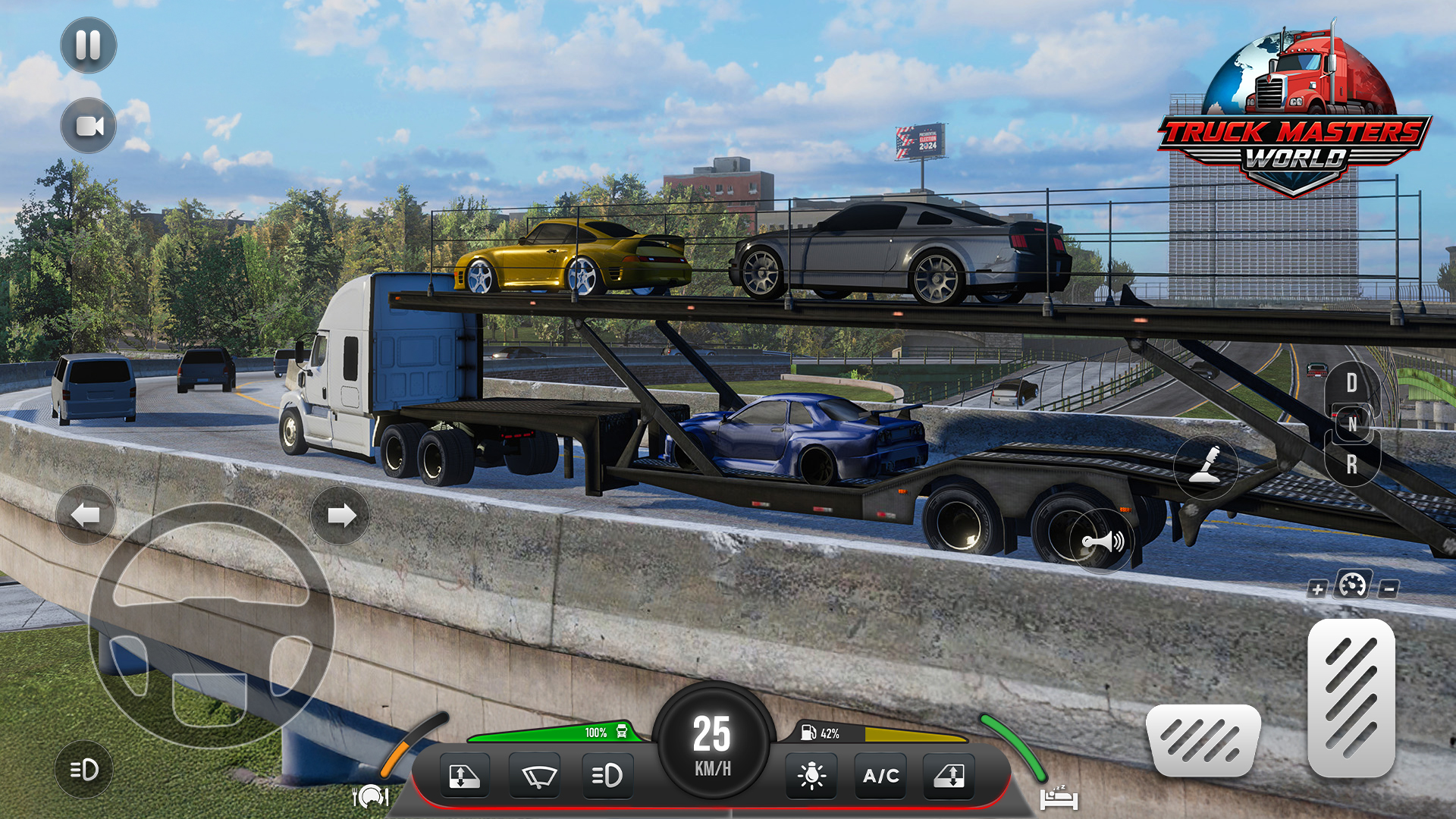
Task: Tap the brake pedal
Action: 1203,739
